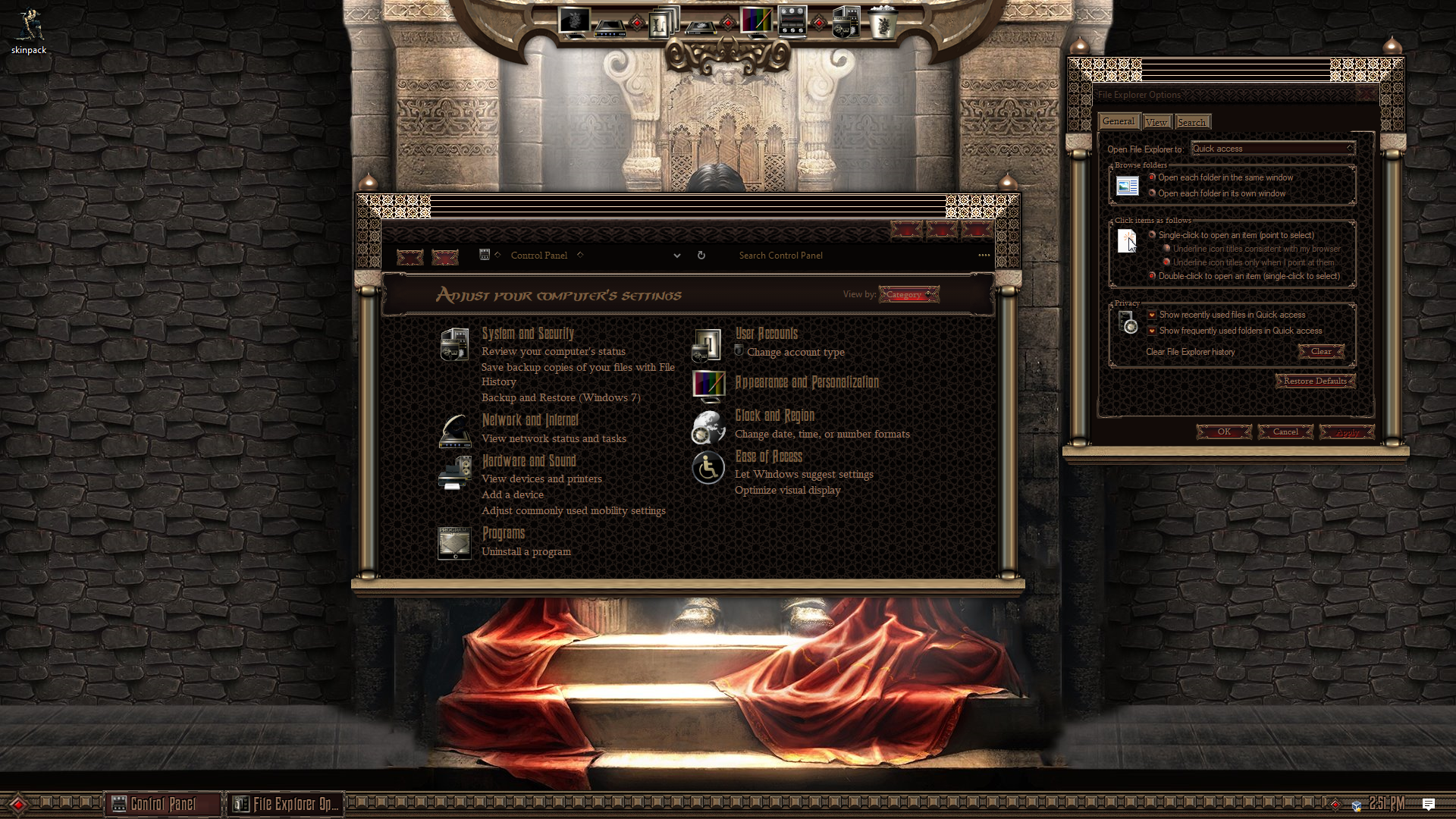
Task: Open the Programs category
Action: pos(504,533)
